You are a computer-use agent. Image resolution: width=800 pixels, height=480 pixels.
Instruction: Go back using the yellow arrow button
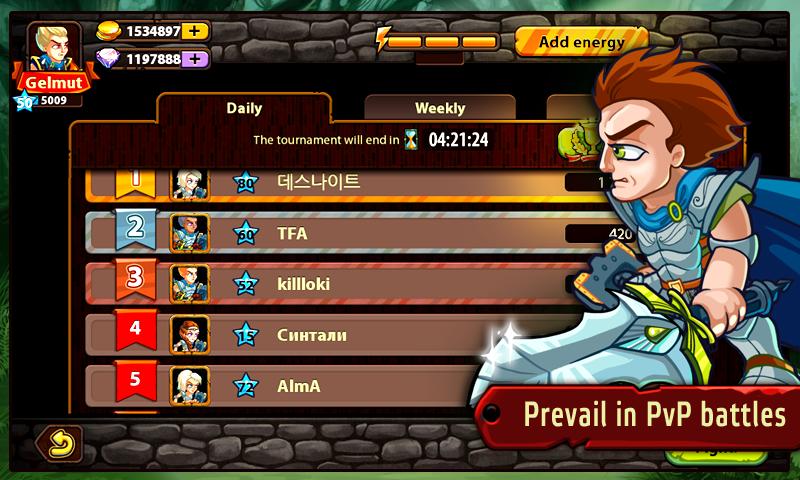coord(59,442)
